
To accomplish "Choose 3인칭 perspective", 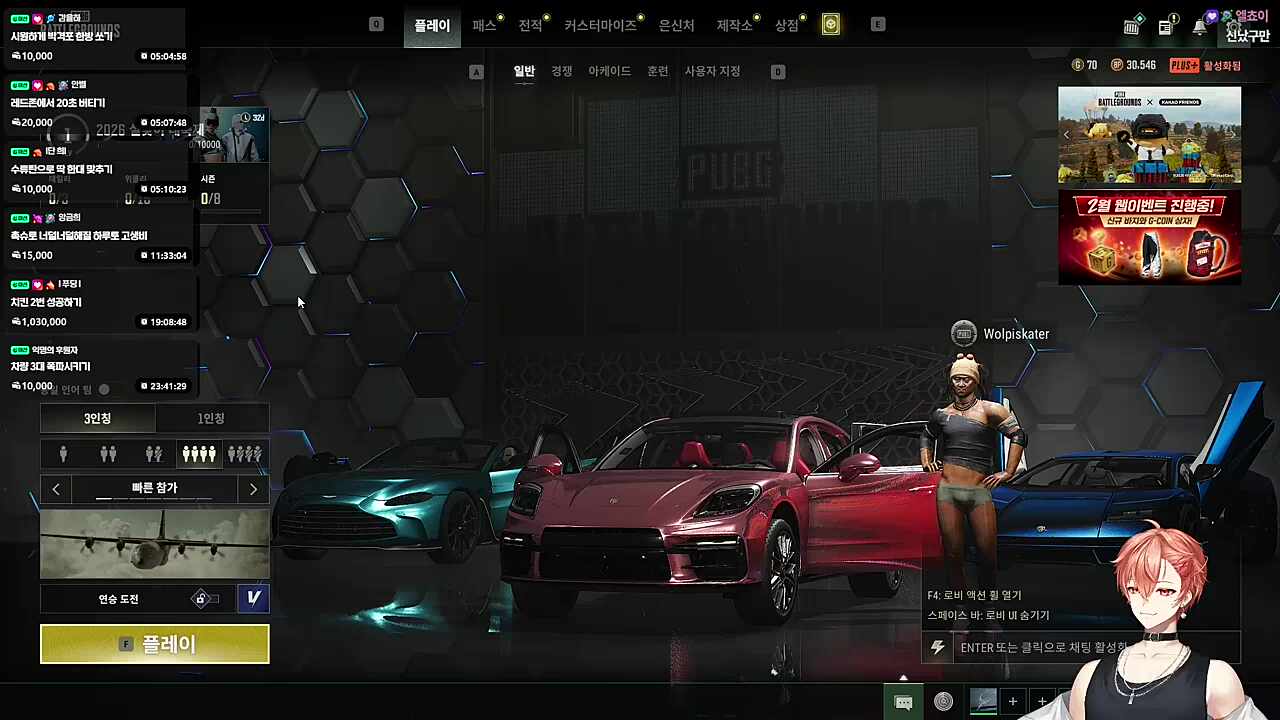I will tap(97, 418).
